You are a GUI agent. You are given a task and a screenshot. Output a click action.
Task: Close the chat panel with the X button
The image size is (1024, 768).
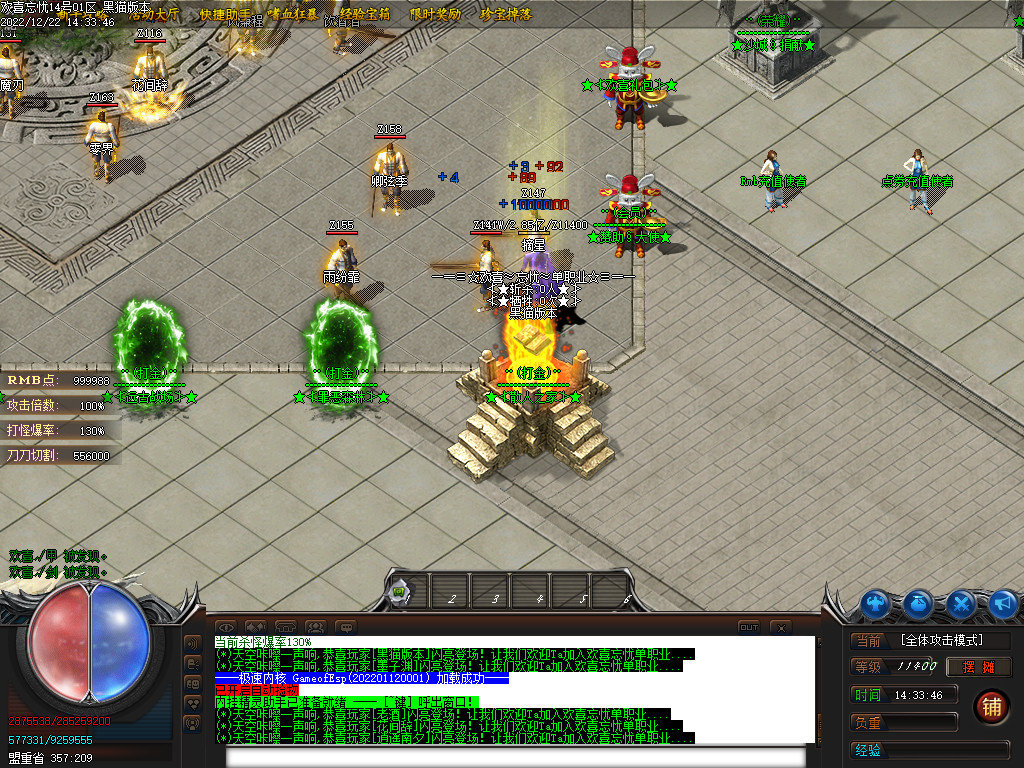pyautogui.click(x=781, y=627)
